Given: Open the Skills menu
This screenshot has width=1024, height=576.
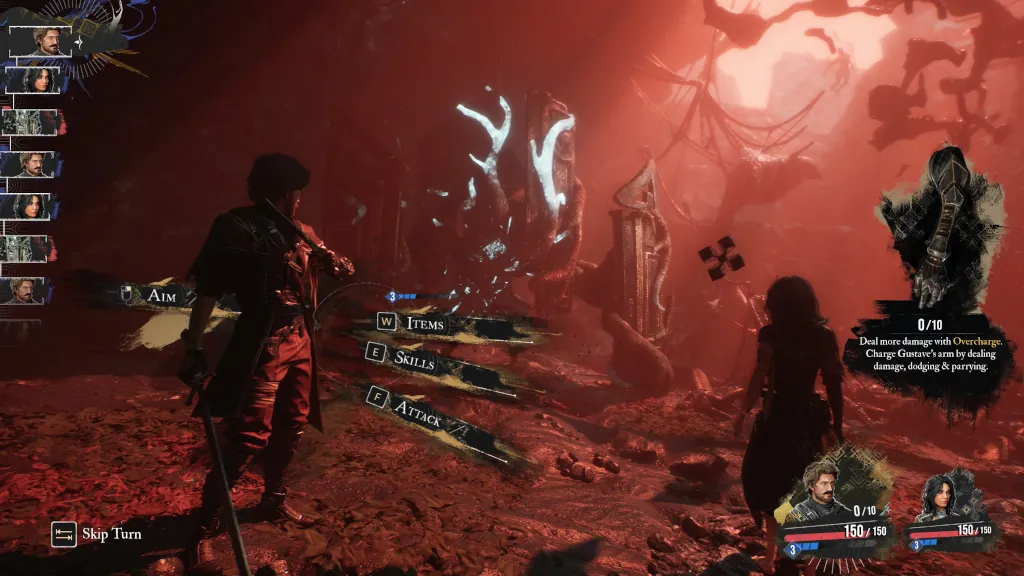Looking at the screenshot, I should tap(414, 361).
